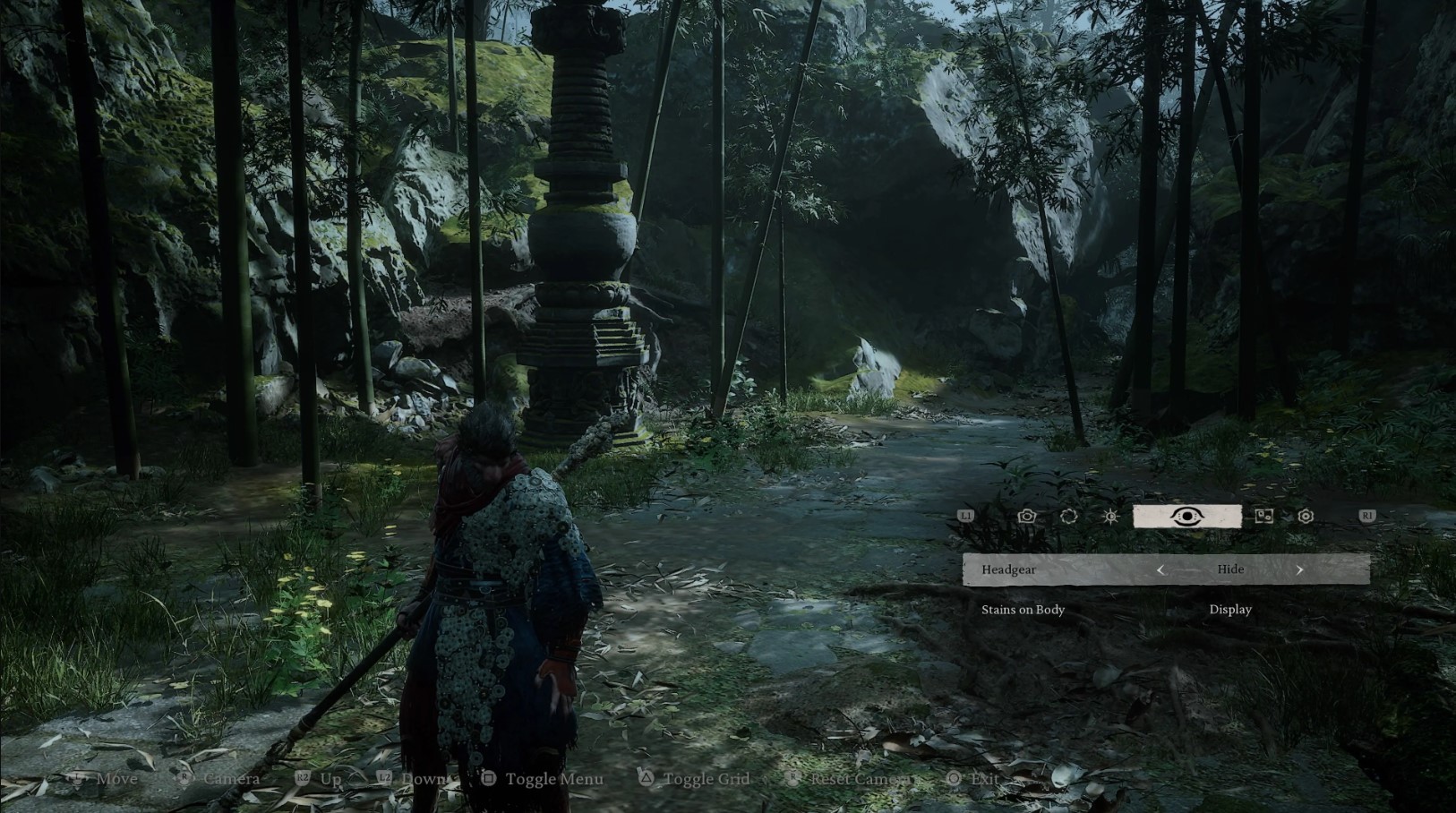Choose the Headgear option row label
The image size is (1456, 813).
pos(1008,569)
